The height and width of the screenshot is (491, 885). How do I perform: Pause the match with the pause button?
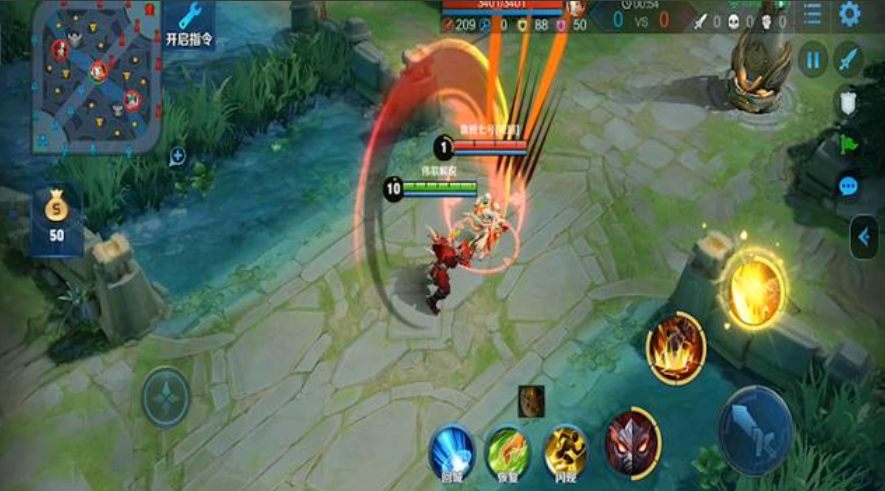(x=812, y=60)
